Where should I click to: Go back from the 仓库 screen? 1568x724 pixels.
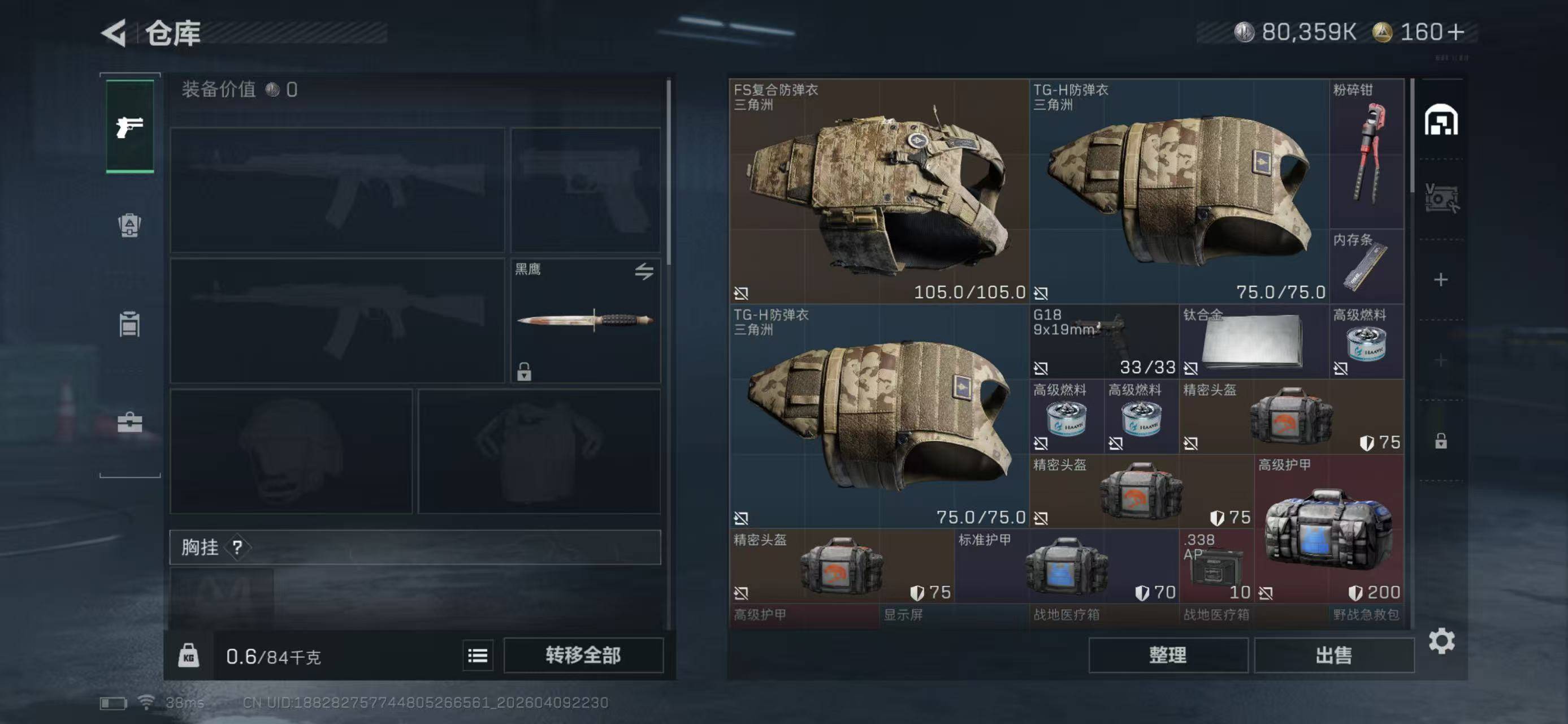point(114,33)
